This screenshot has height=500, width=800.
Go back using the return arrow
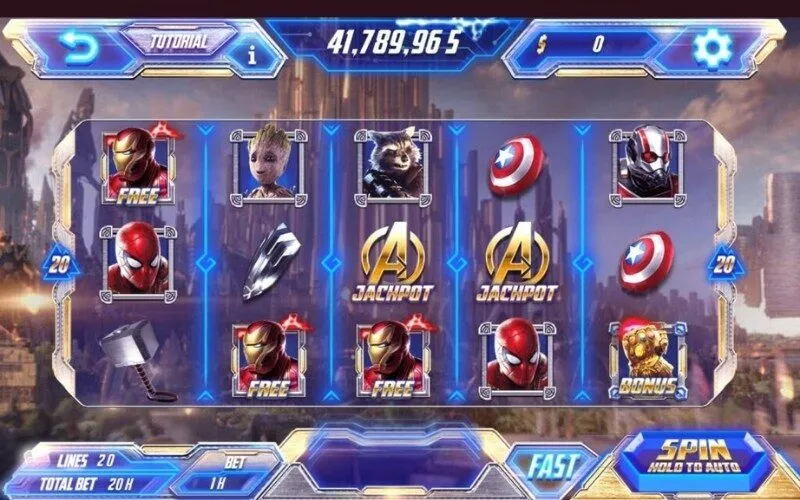[x=76, y=45]
